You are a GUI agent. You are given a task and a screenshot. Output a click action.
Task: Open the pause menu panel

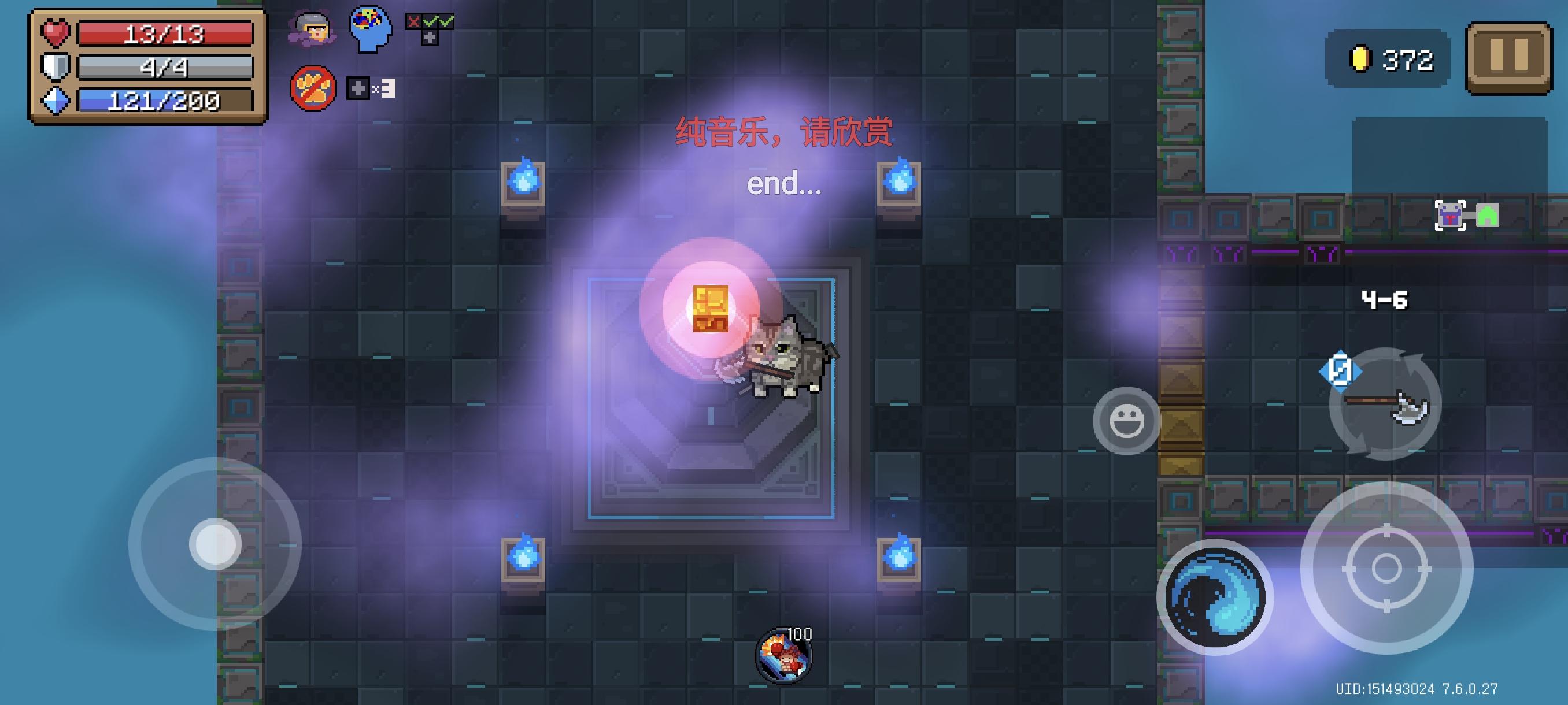(x=1509, y=58)
